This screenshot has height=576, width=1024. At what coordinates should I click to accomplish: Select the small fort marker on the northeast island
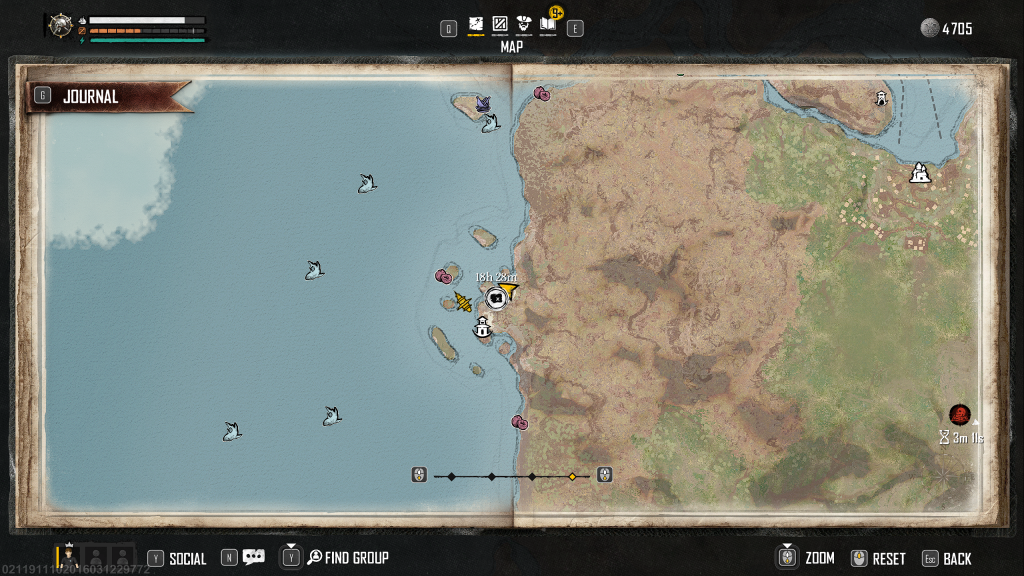point(881,98)
